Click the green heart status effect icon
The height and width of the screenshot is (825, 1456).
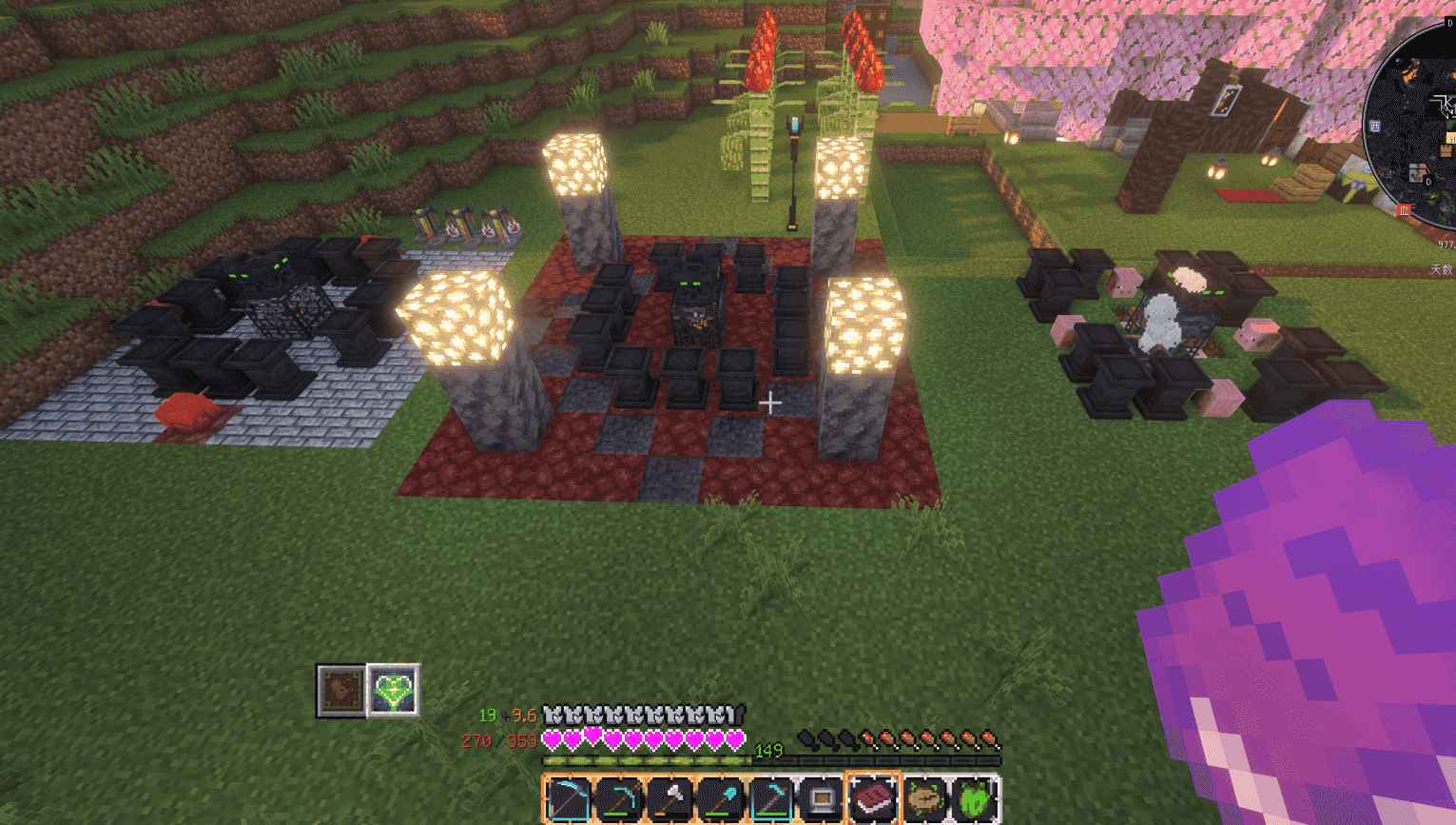click(x=393, y=690)
